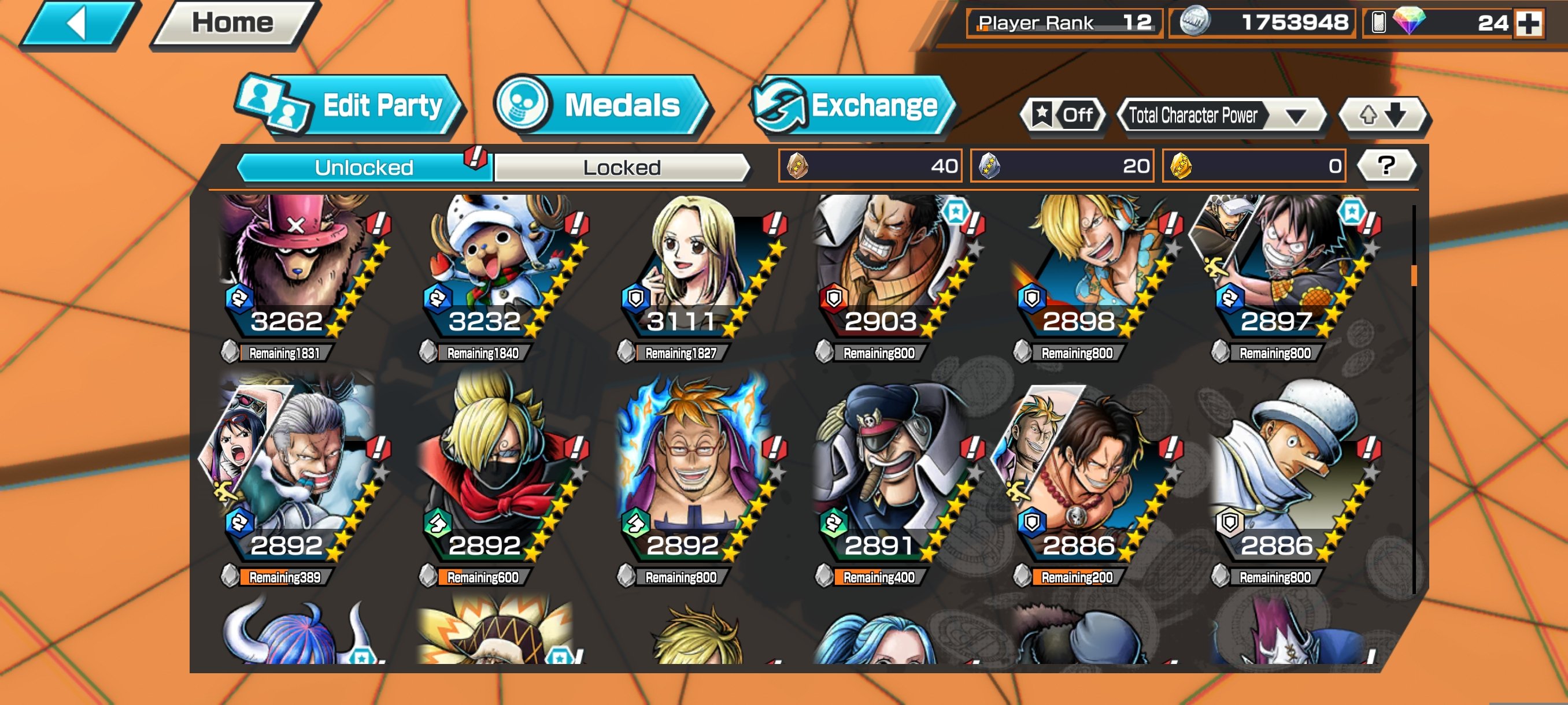Open the Exchange menu
Viewport: 1568px width, 705px height.
click(x=852, y=106)
